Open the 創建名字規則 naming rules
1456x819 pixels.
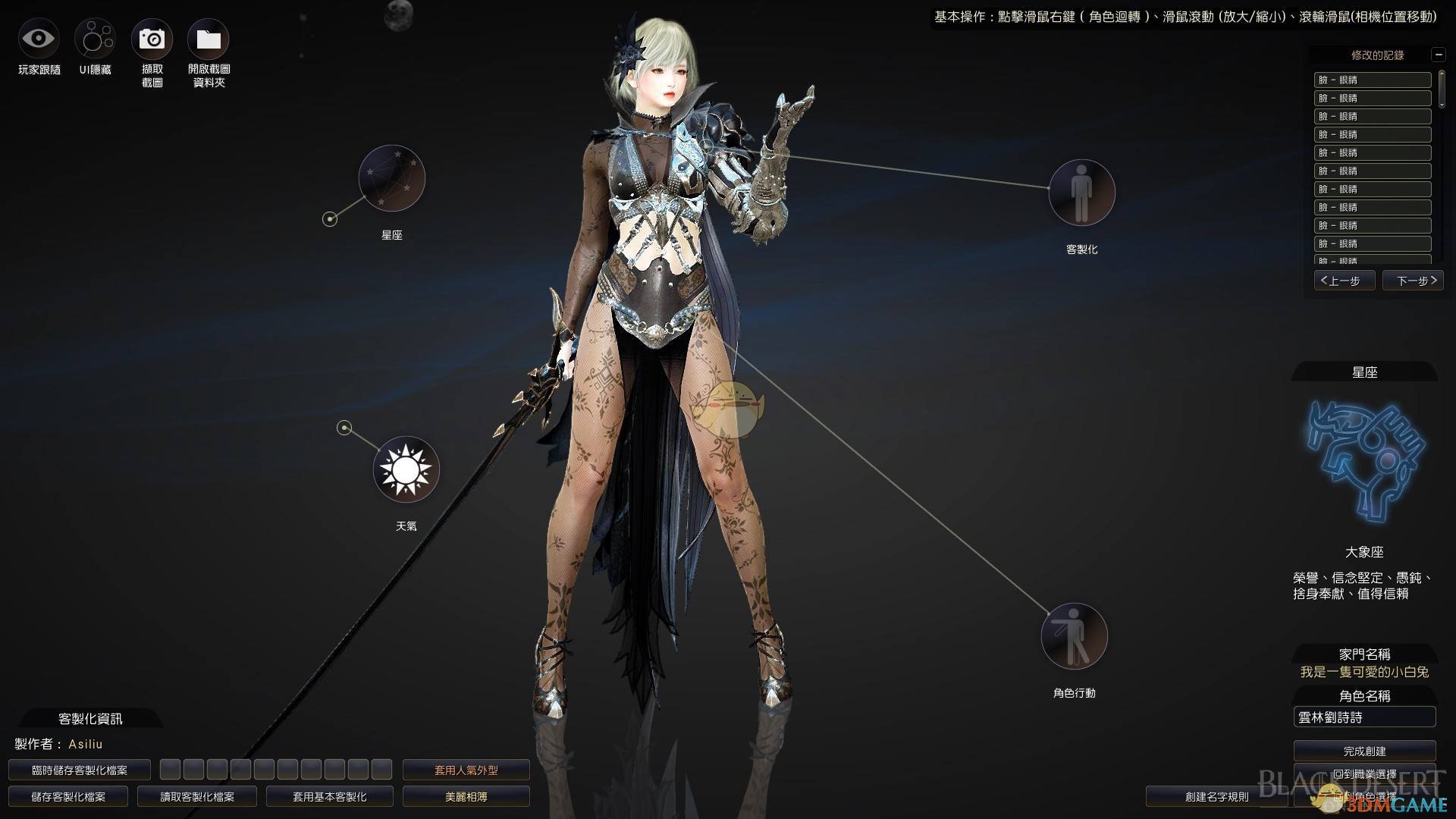click(x=1216, y=796)
